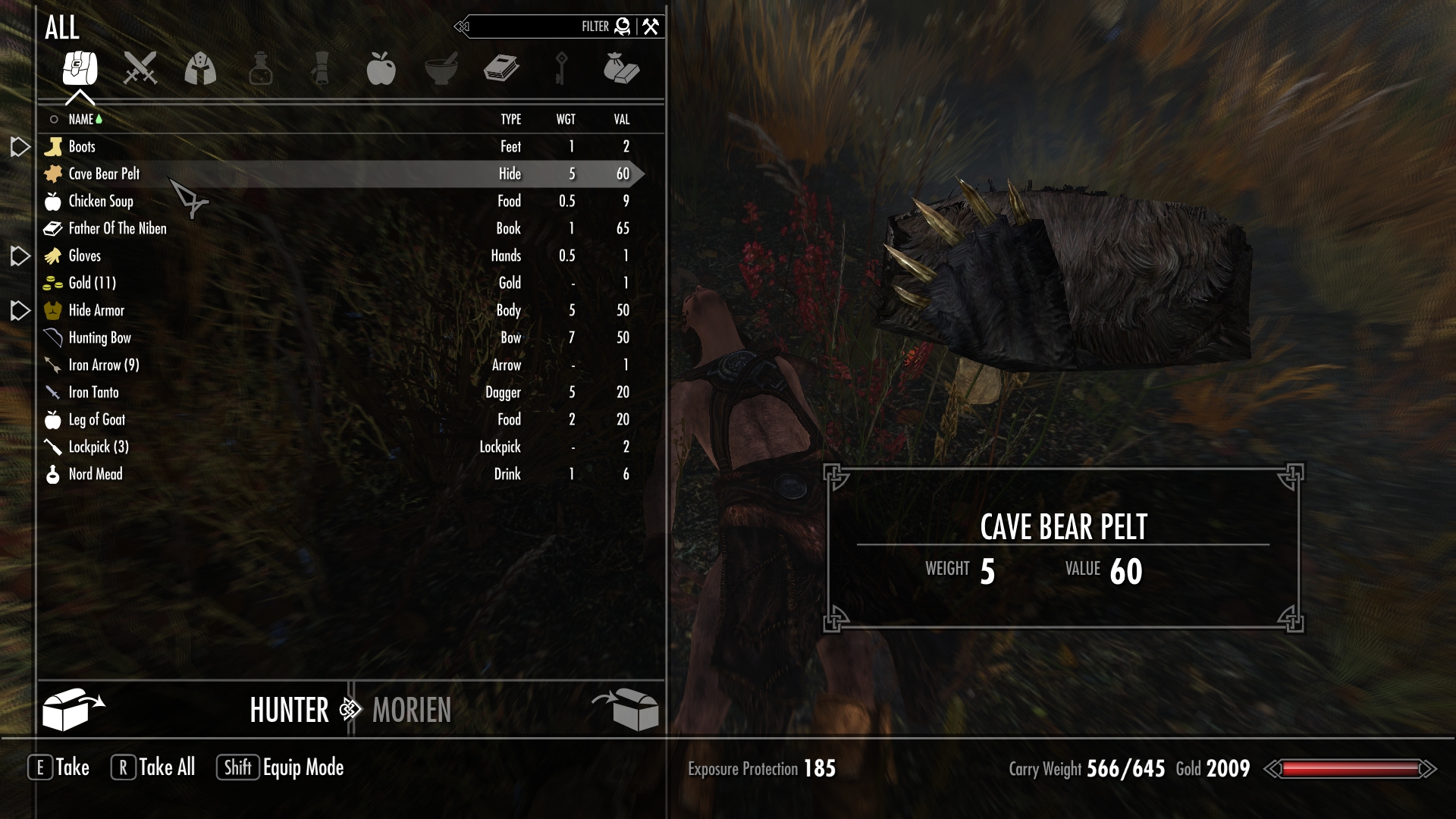This screenshot has height=819, width=1456.
Task: Open the armor helmet category tab
Action: click(x=200, y=68)
